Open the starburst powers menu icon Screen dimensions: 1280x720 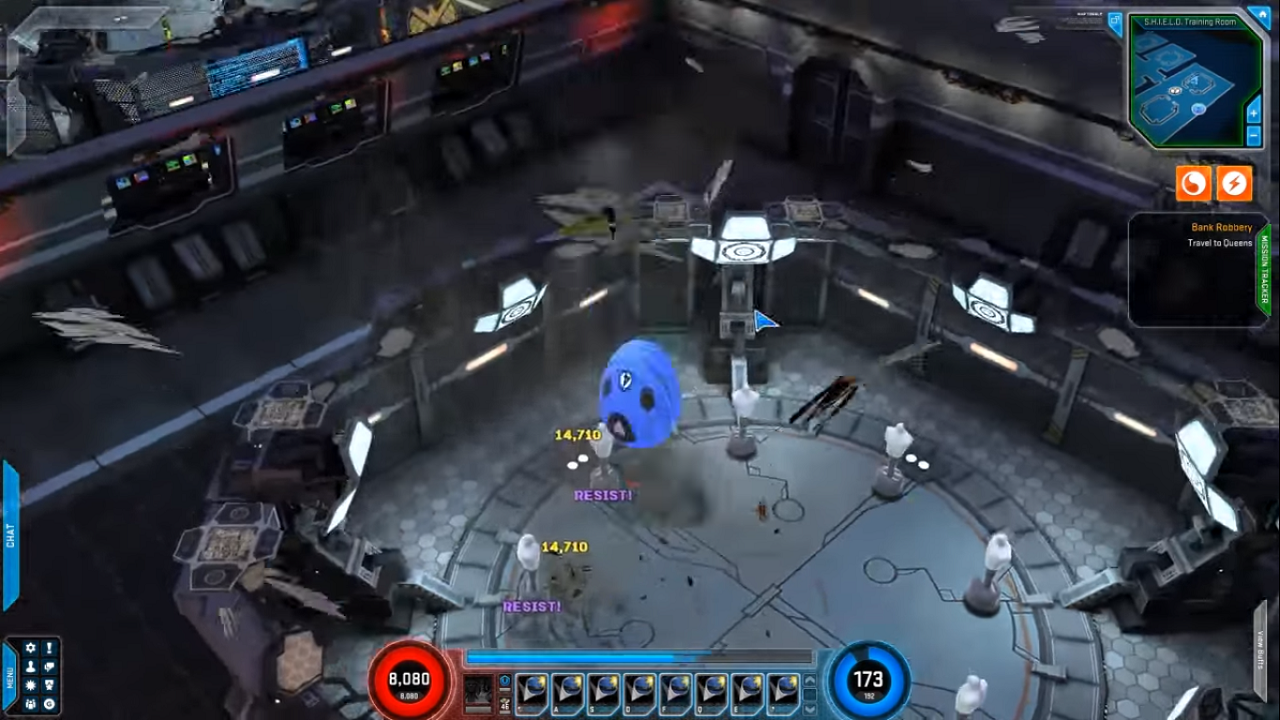tap(30, 685)
